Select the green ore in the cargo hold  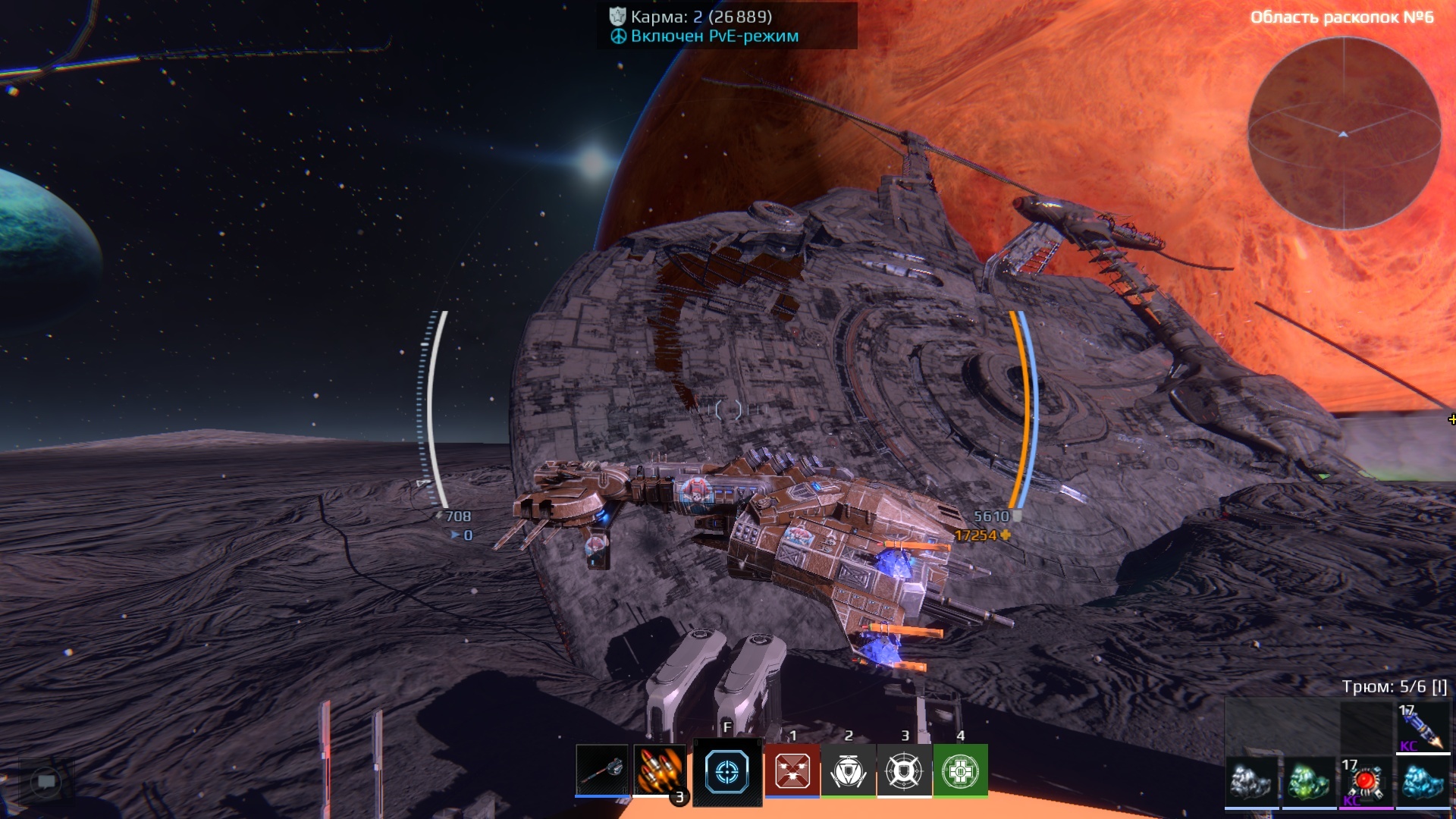coord(1309,781)
